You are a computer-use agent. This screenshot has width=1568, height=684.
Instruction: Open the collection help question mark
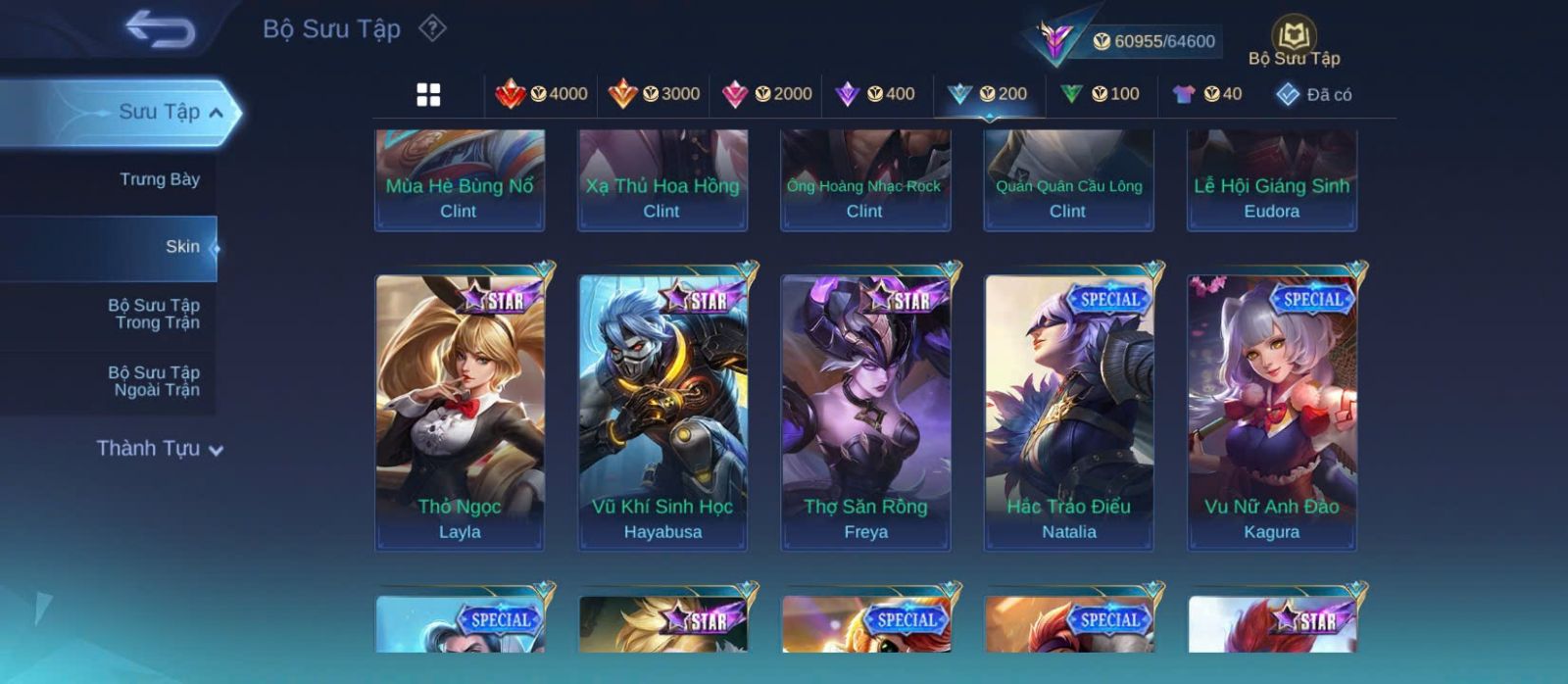pos(432,28)
